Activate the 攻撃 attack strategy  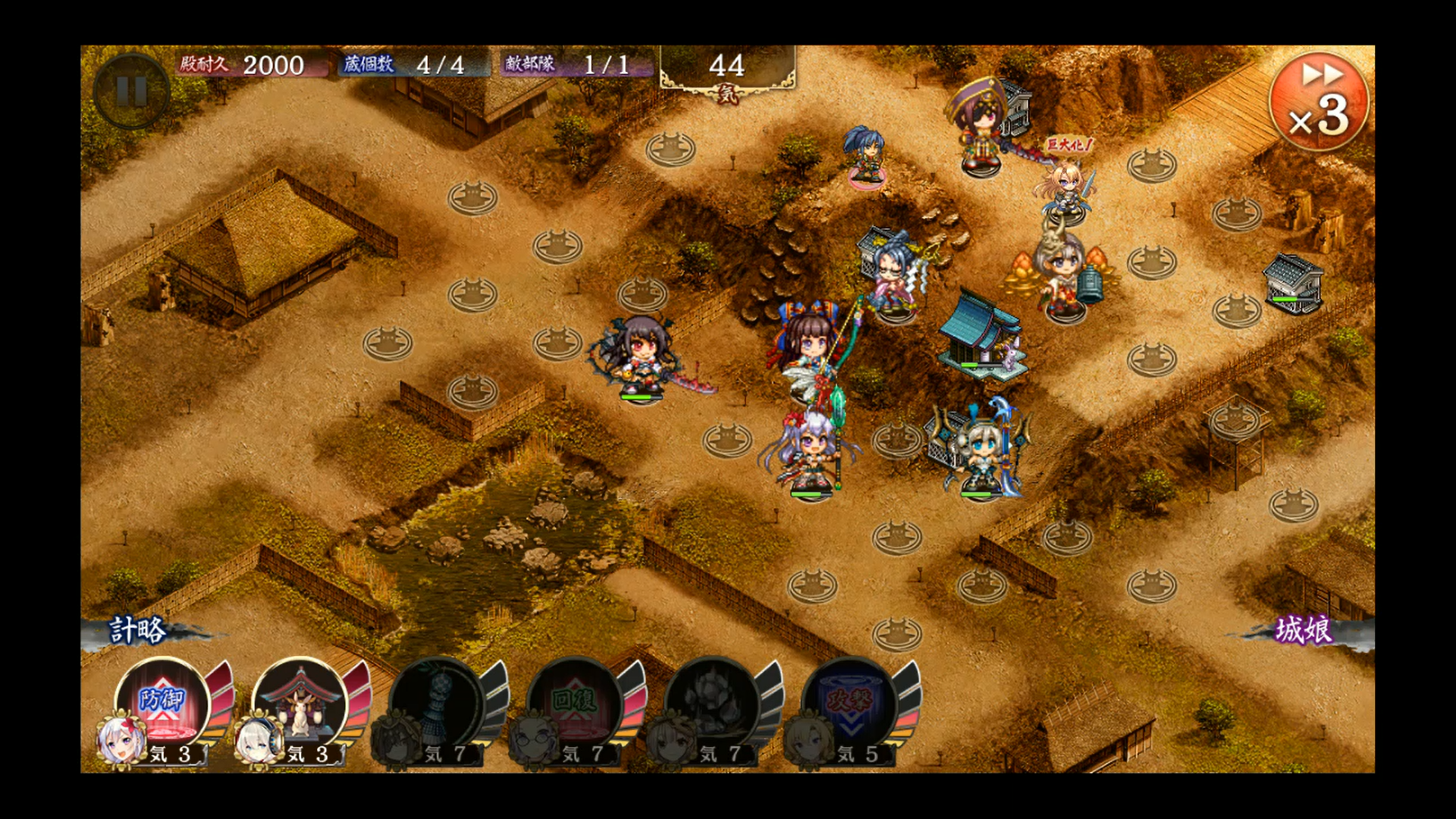coord(850,701)
